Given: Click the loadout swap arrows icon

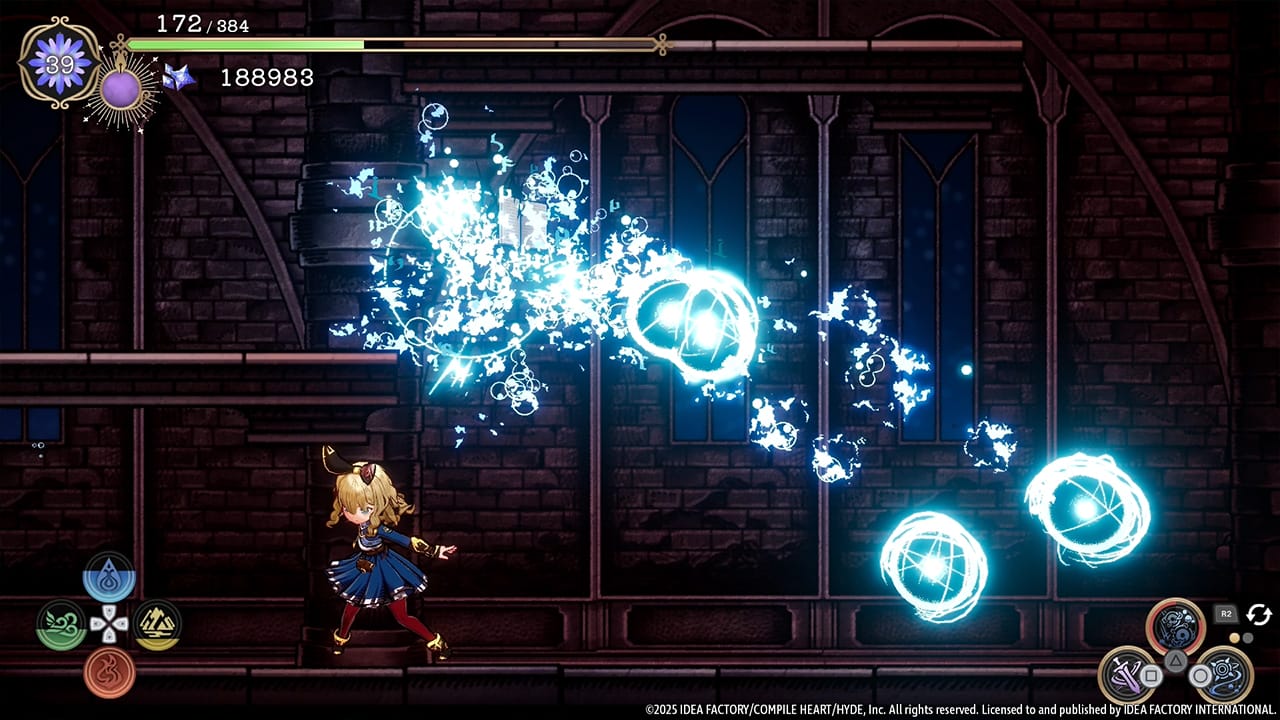Looking at the screenshot, I should click(x=1259, y=613).
